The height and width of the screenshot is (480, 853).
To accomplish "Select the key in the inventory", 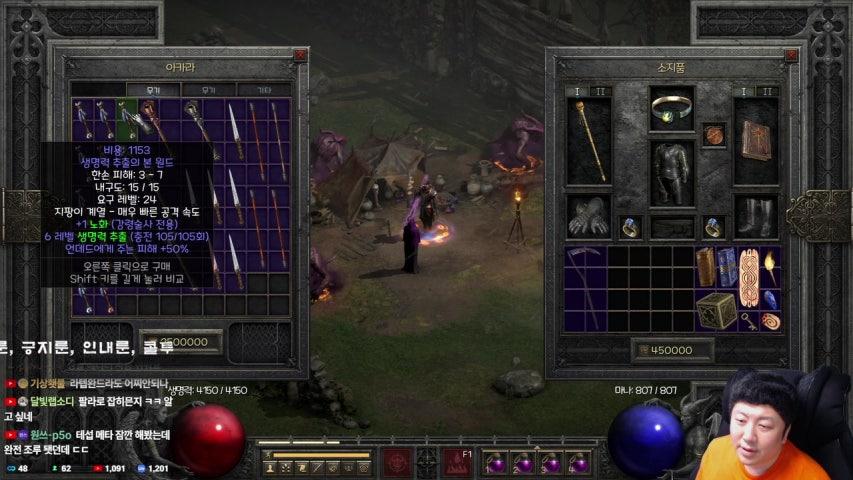I will coord(748,321).
